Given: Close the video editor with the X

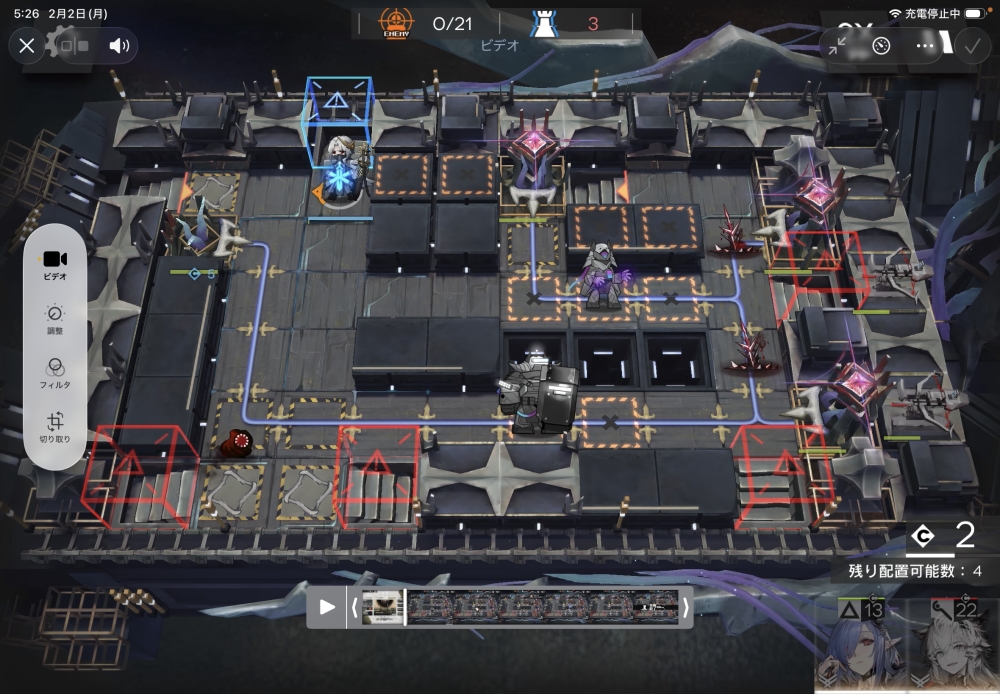Looking at the screenshot, I should pos(27,45).
